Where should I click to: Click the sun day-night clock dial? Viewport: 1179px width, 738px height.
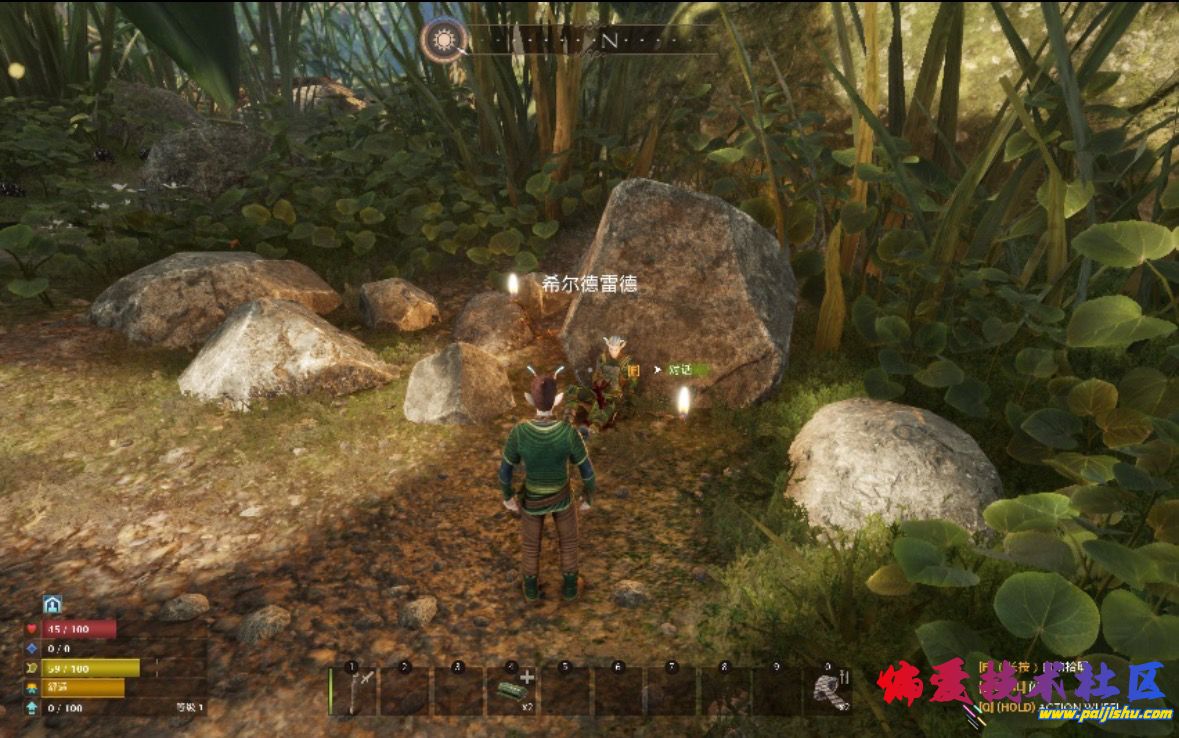[443, 40]
